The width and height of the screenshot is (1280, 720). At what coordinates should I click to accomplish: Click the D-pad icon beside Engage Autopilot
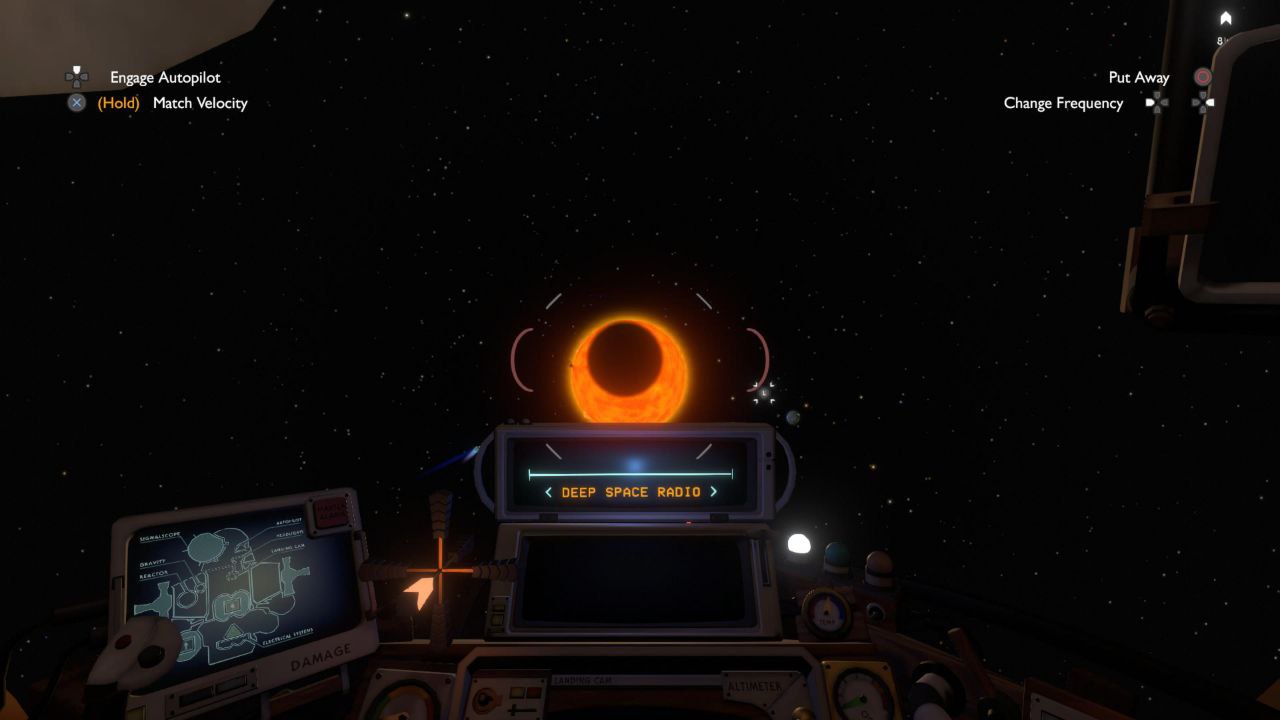pos(76,77)
